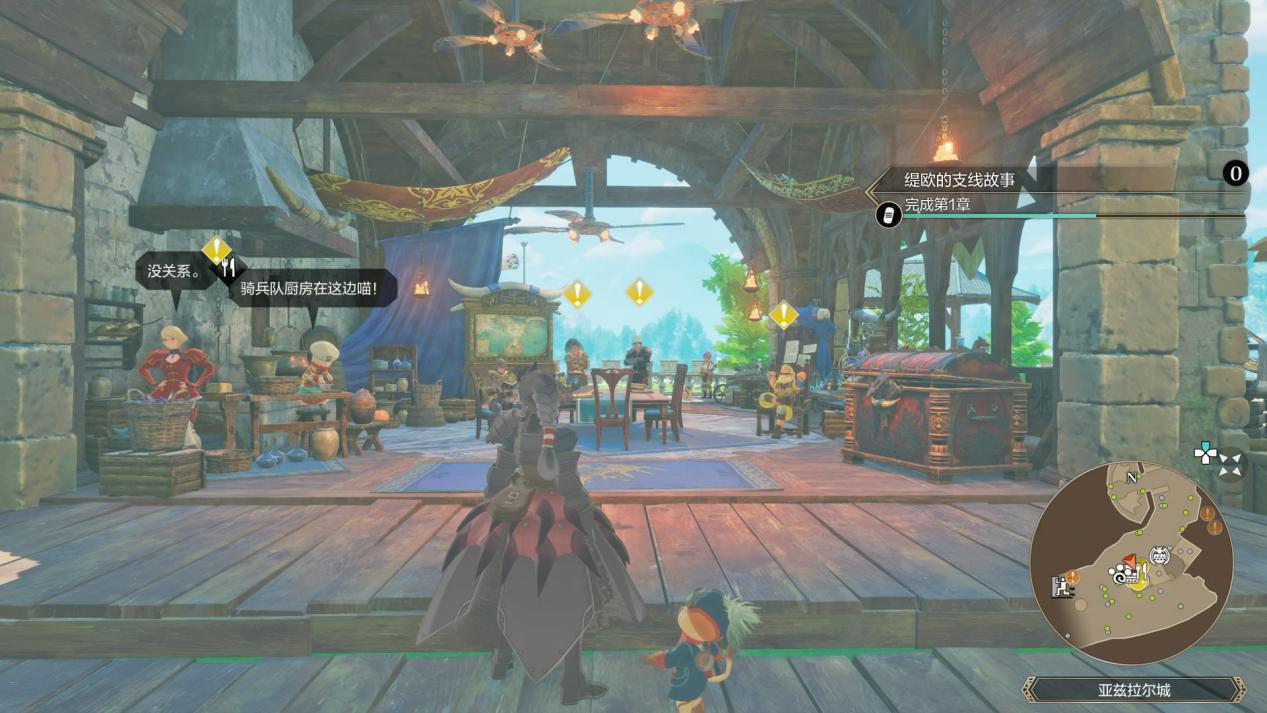1267x713 pixels.
Task: Select the stairs exit icon on minimap
Action: click(1059, 587)
